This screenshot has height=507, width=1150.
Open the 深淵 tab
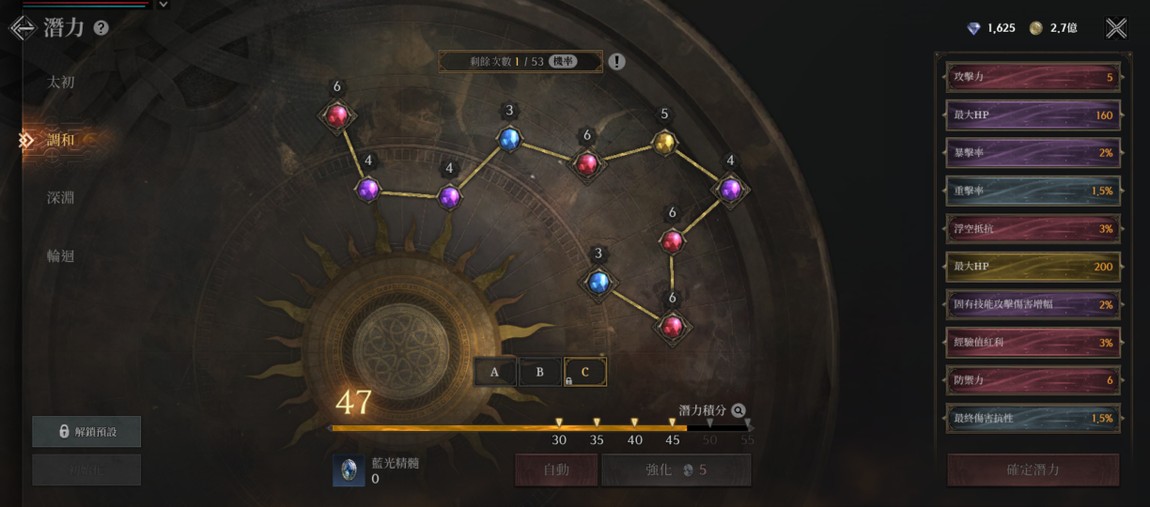[61, 198]
